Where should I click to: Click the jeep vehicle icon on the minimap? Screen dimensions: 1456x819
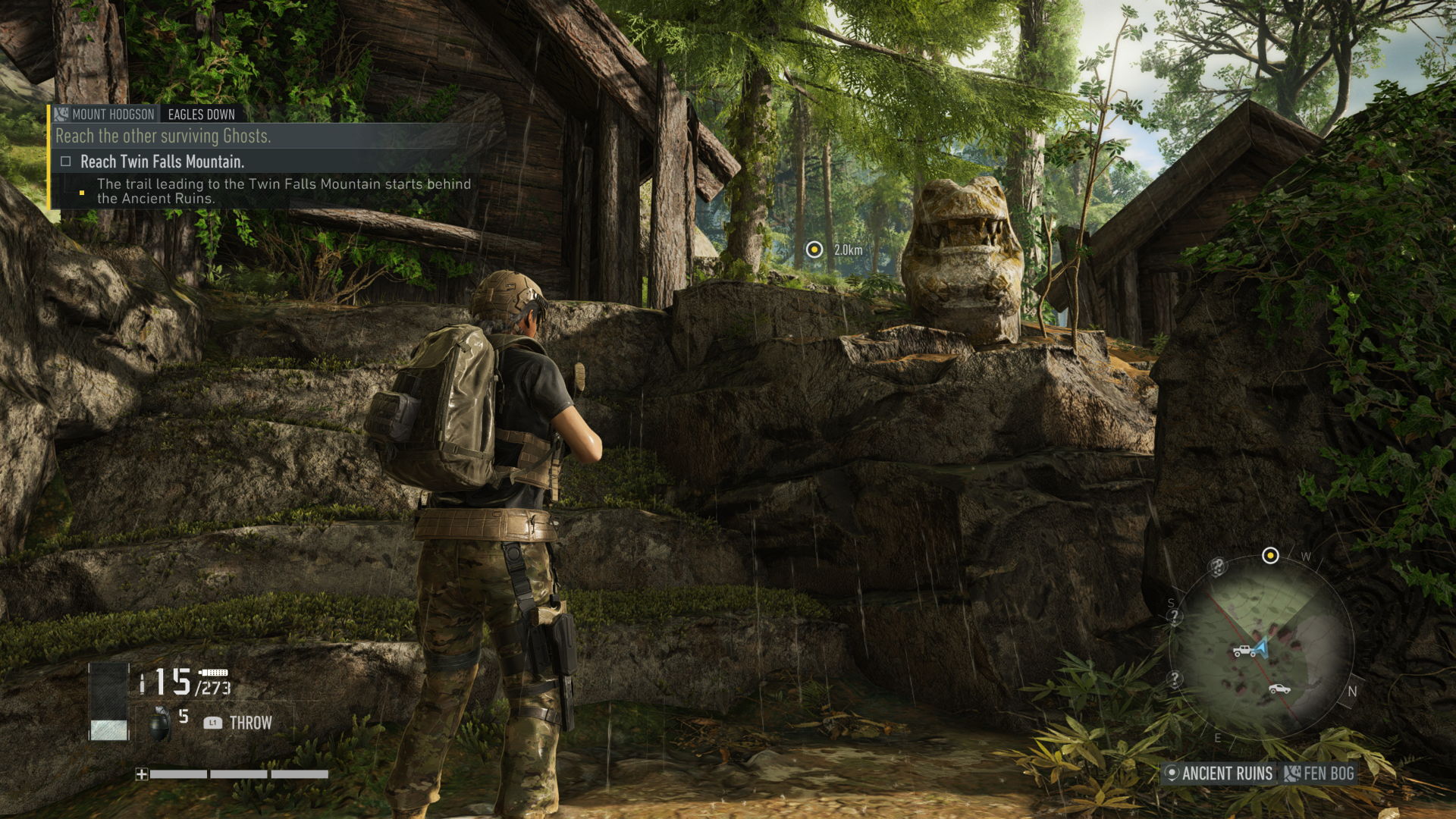point(1244,651)
